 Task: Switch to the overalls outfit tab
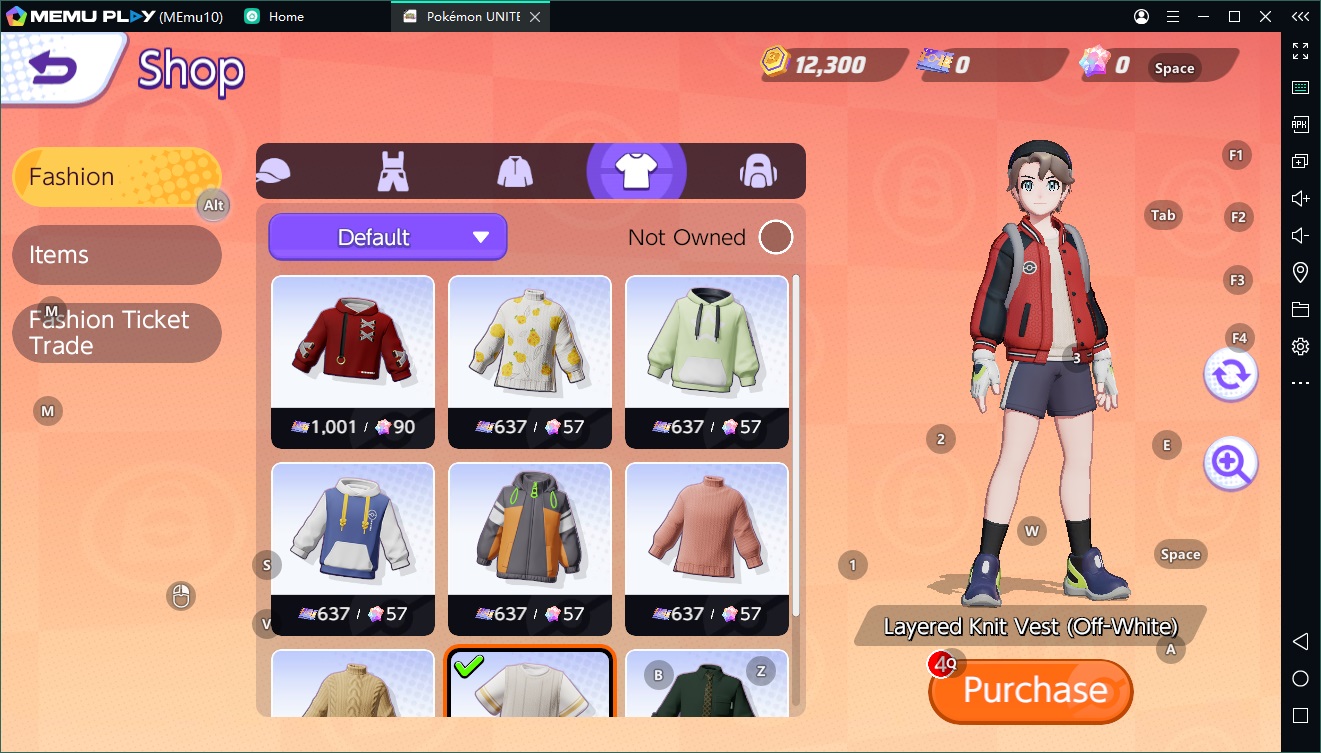pos(393,171)
